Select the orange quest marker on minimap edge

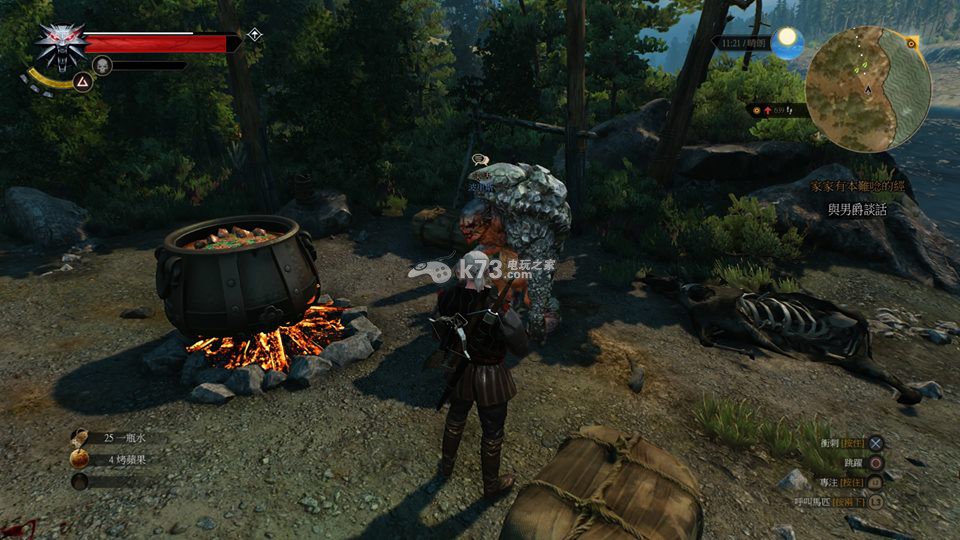(911, 43)
